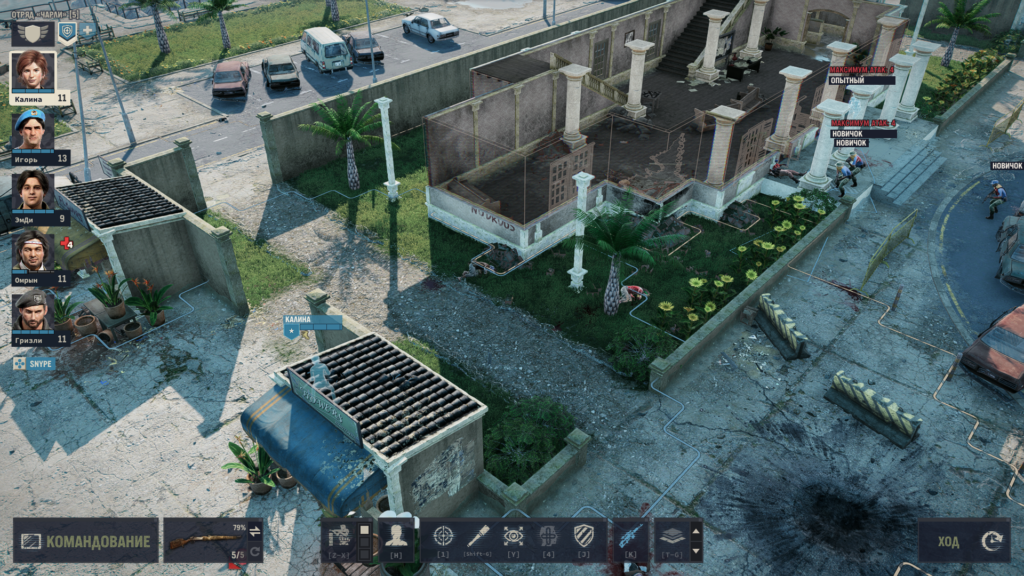Click the blue shield icon beside squad emblem

coord(67,31)
